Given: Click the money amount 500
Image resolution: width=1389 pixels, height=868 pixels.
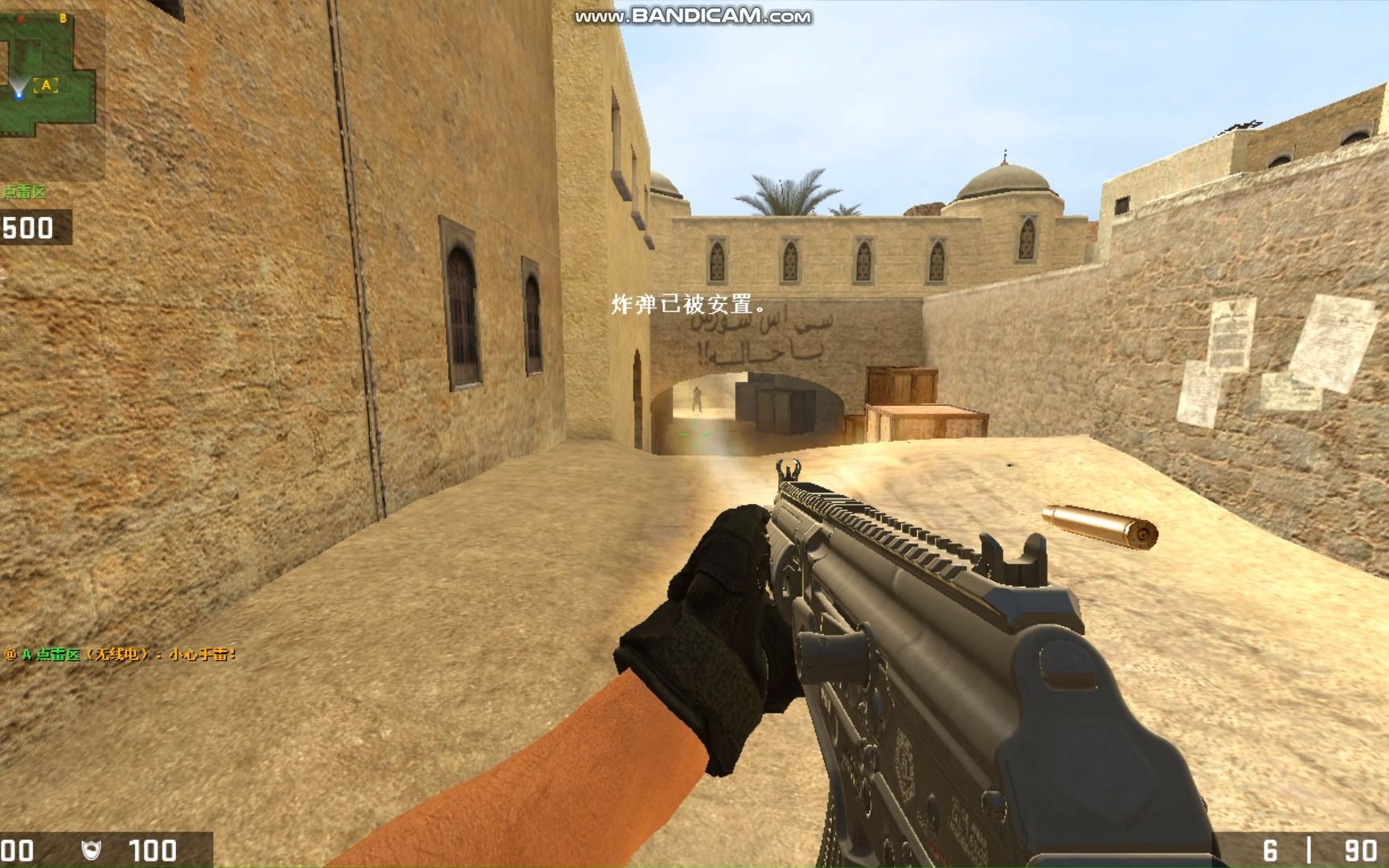Looking at the screenshot, I should click(x=27, y=231).
